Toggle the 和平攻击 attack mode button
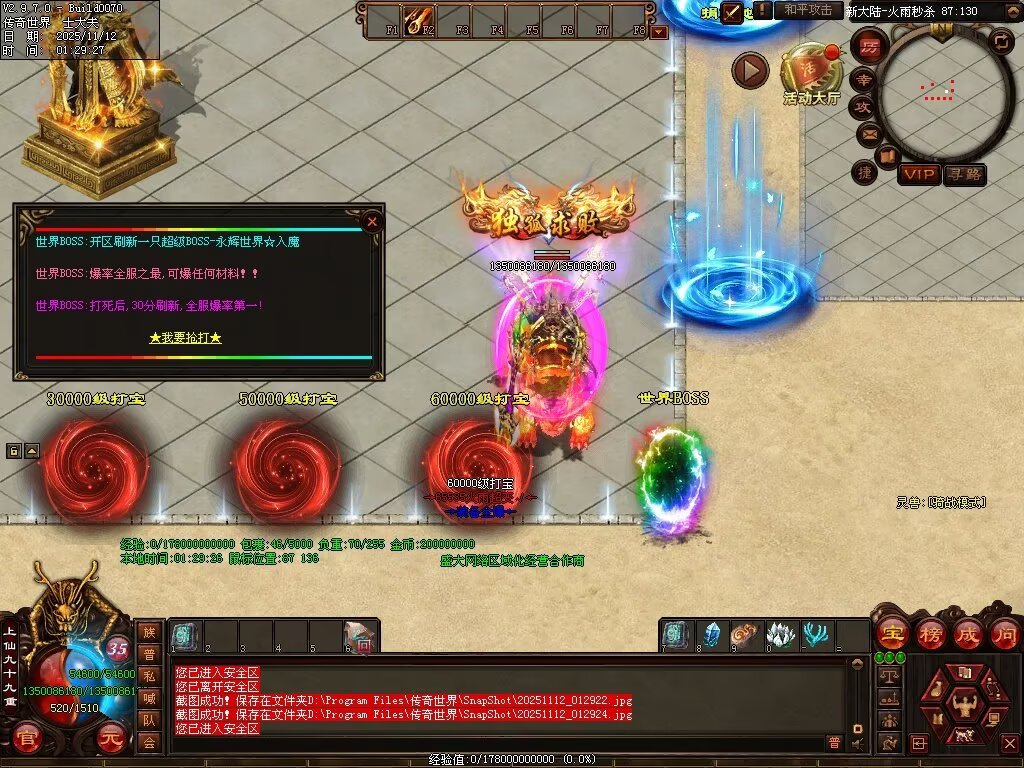The height and width of the screenshot is (768, 1024). click(807, 10)
